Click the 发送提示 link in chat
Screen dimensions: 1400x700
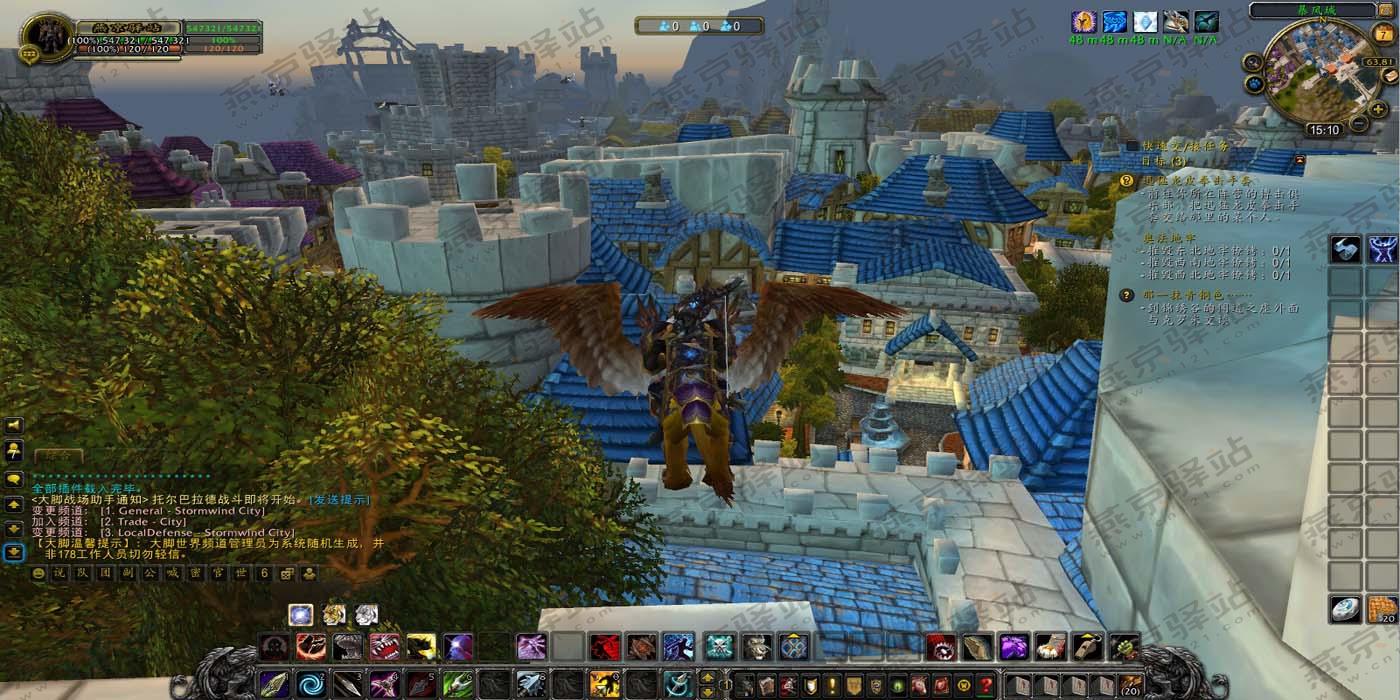click(x=339, y=499)
